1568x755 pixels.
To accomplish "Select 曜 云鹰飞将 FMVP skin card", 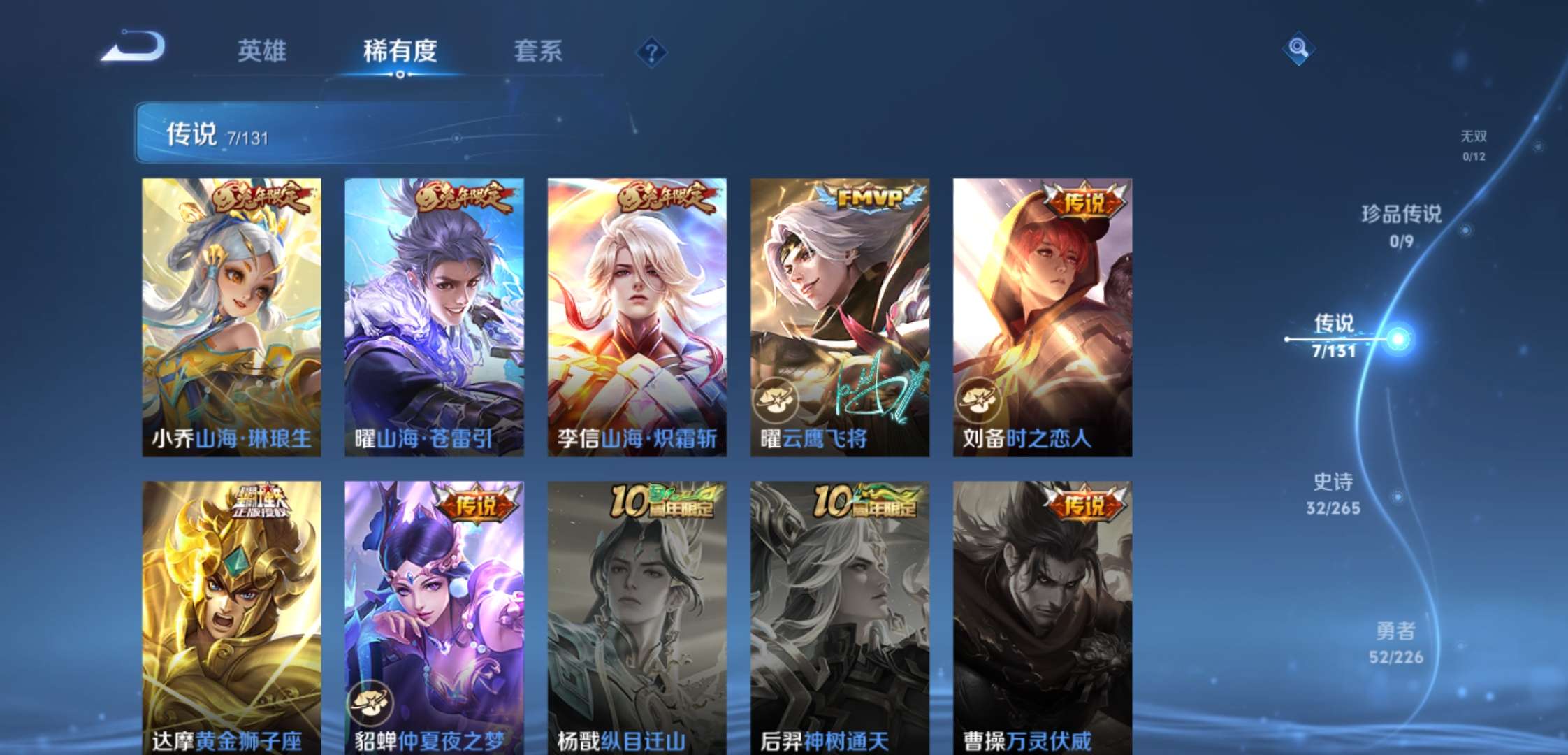I will pyautogui.click(x=839, y=317).
